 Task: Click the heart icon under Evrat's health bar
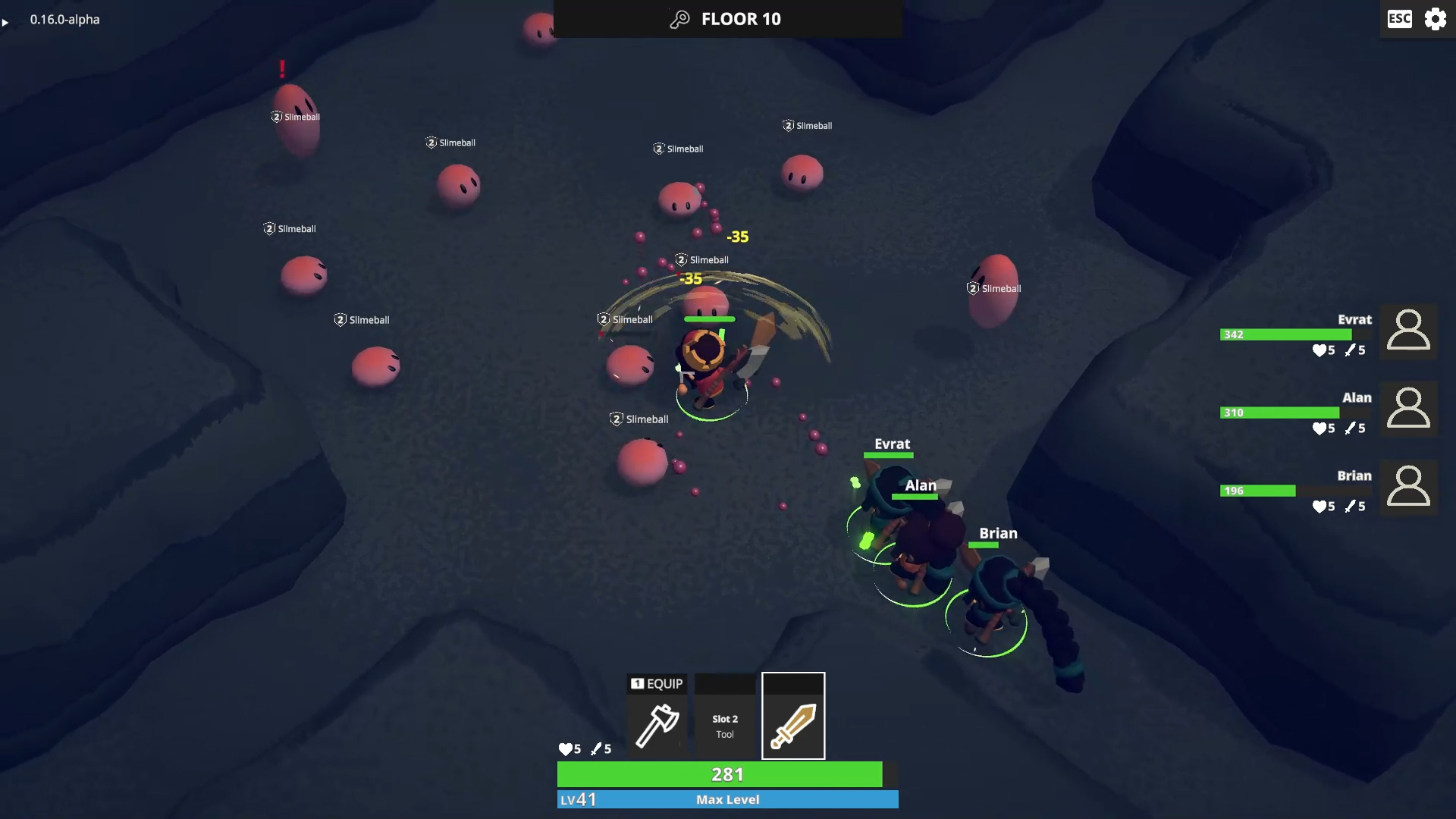click(1320, 350)
